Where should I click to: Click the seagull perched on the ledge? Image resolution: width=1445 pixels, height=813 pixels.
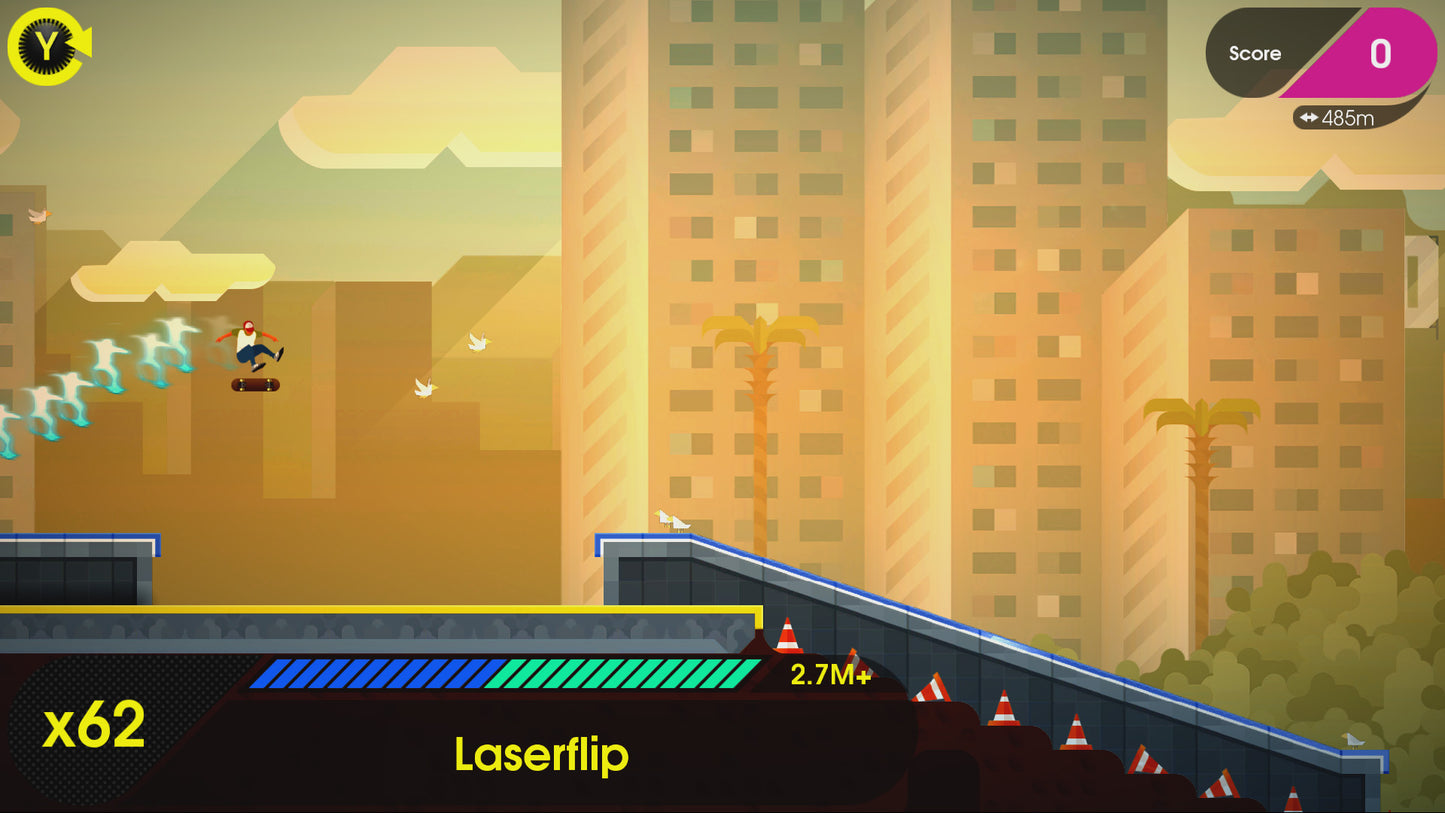[x=672, y=520]
